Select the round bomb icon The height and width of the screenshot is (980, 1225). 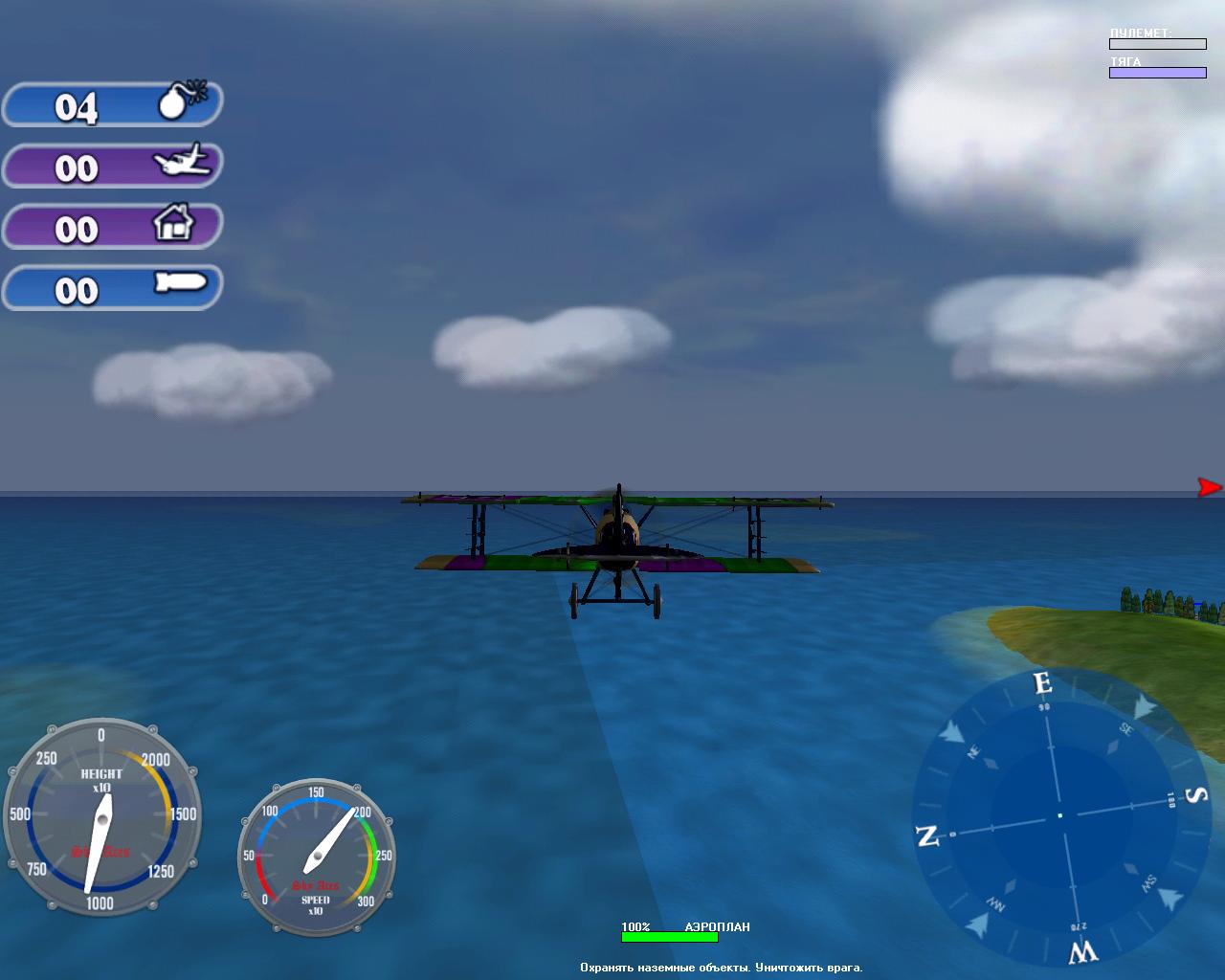(179, 100)
